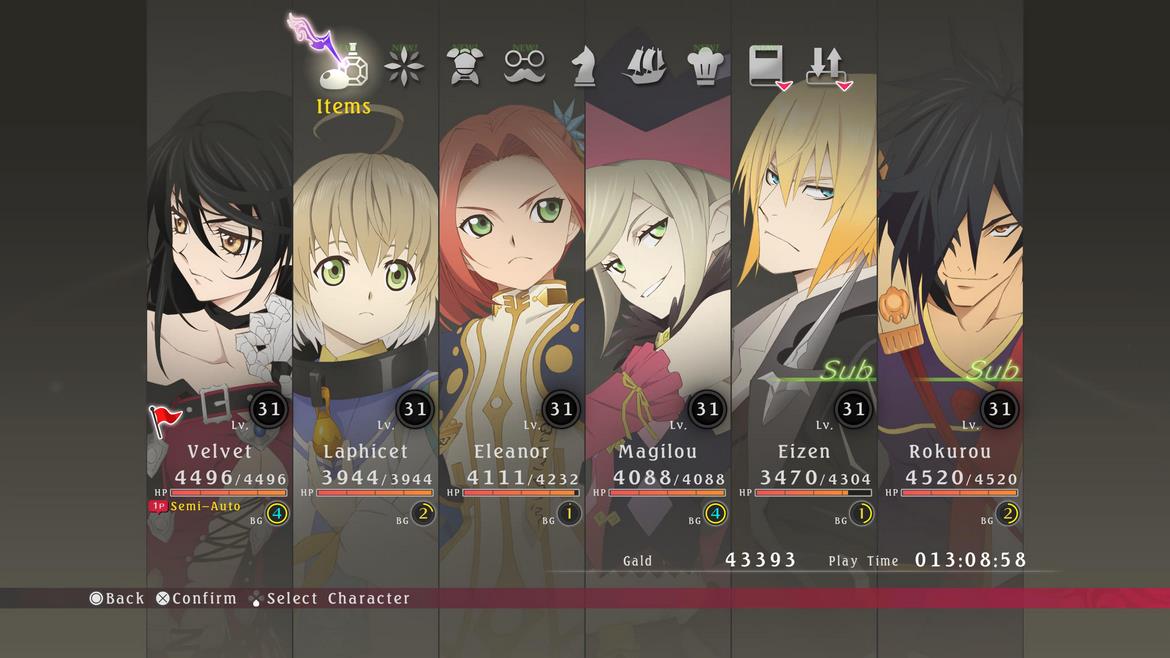Choose Laphicet's character panel
1170x658 pixels.
click(366, 300)
